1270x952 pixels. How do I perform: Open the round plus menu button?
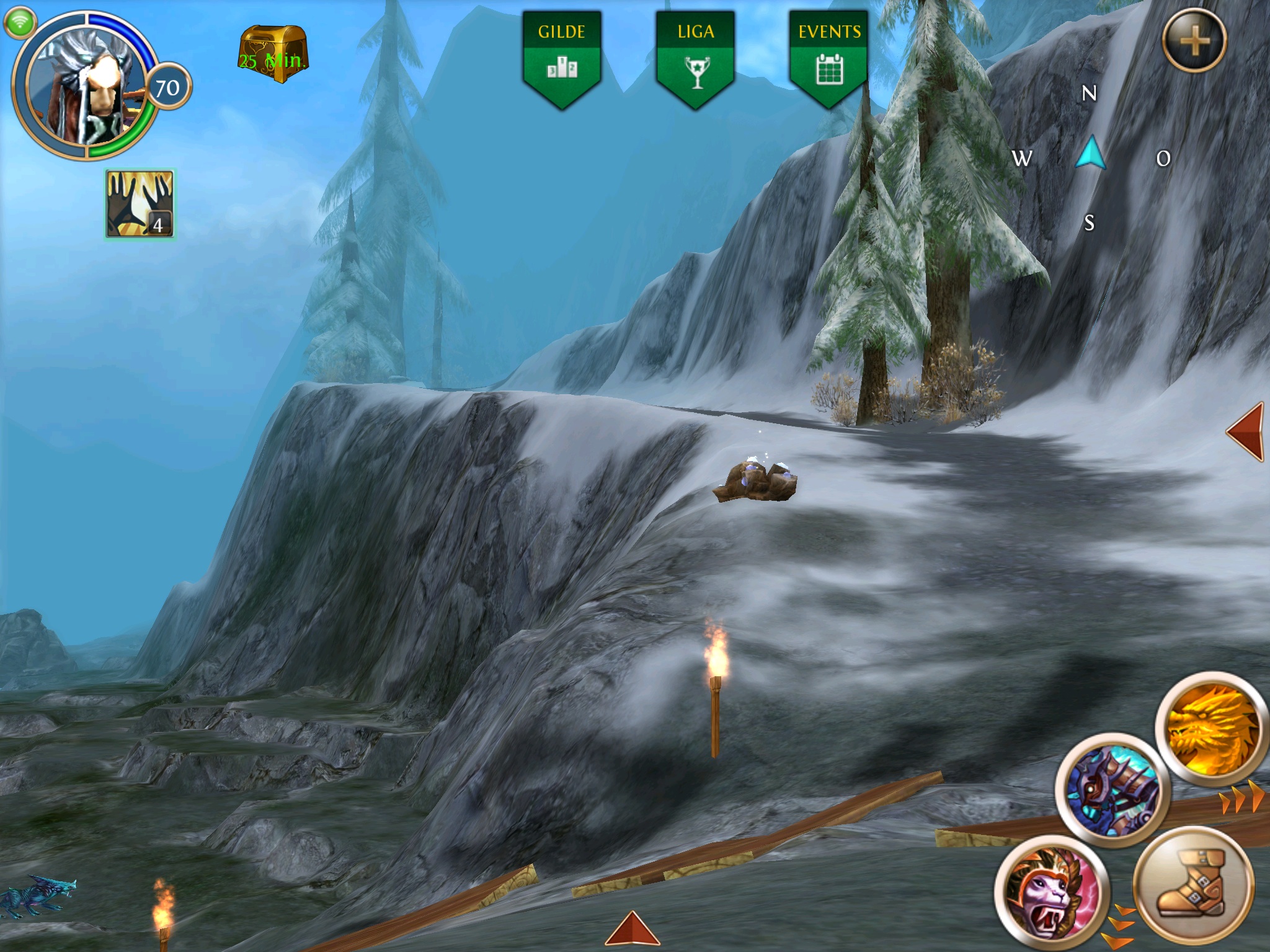(x=1194, y=41)
